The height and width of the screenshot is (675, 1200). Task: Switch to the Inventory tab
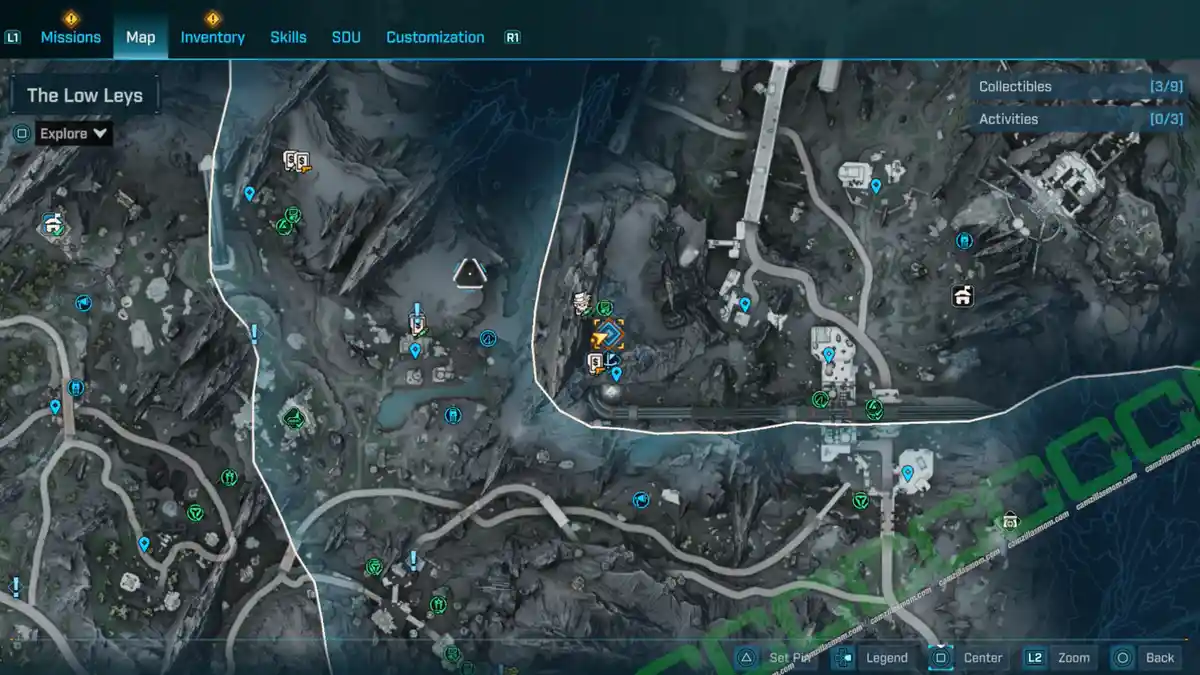[x=212, y=37]
